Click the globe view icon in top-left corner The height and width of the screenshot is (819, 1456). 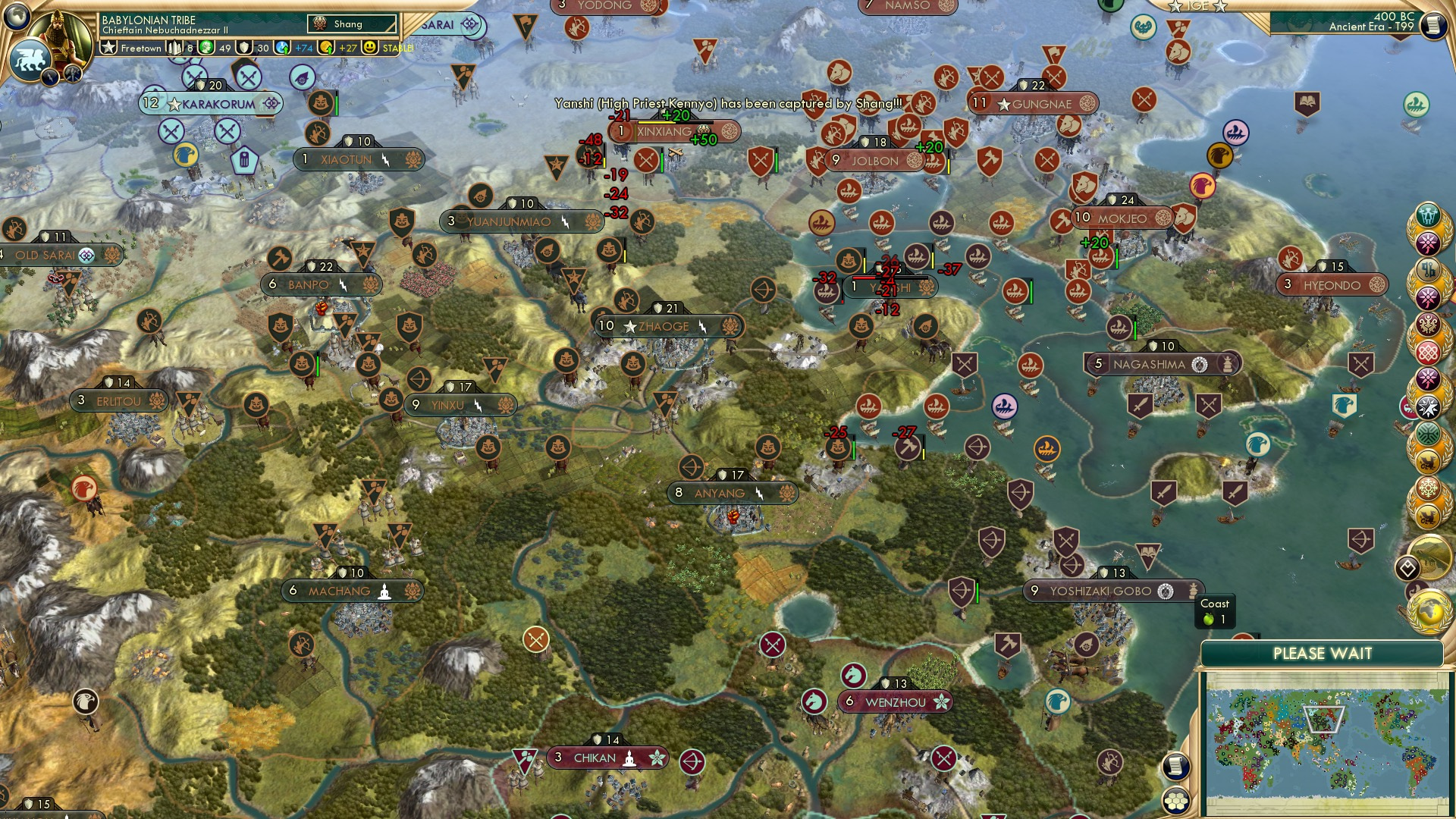coord(17,18)
